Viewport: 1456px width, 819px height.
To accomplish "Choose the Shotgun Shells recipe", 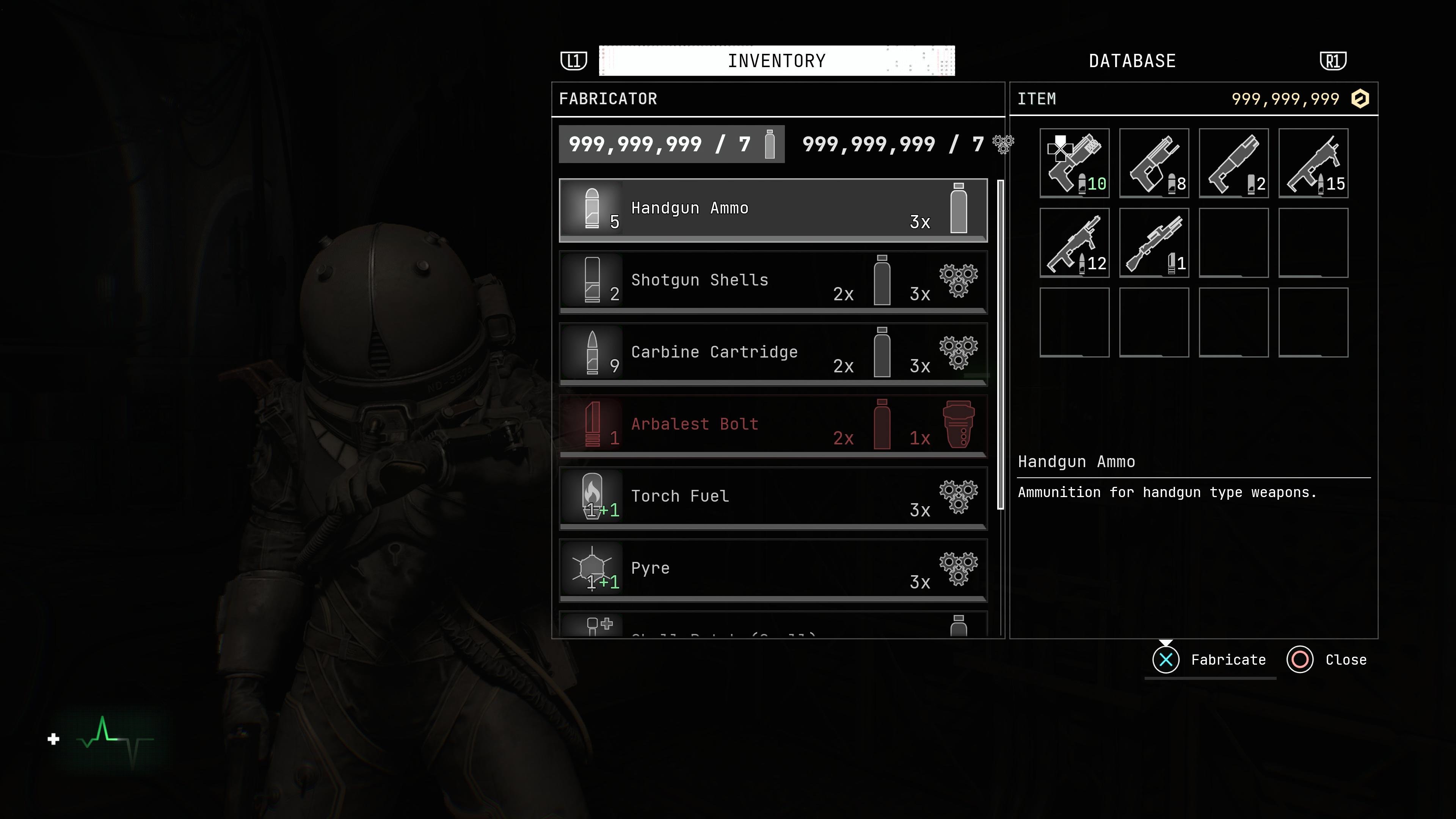I will click(773, 281).
